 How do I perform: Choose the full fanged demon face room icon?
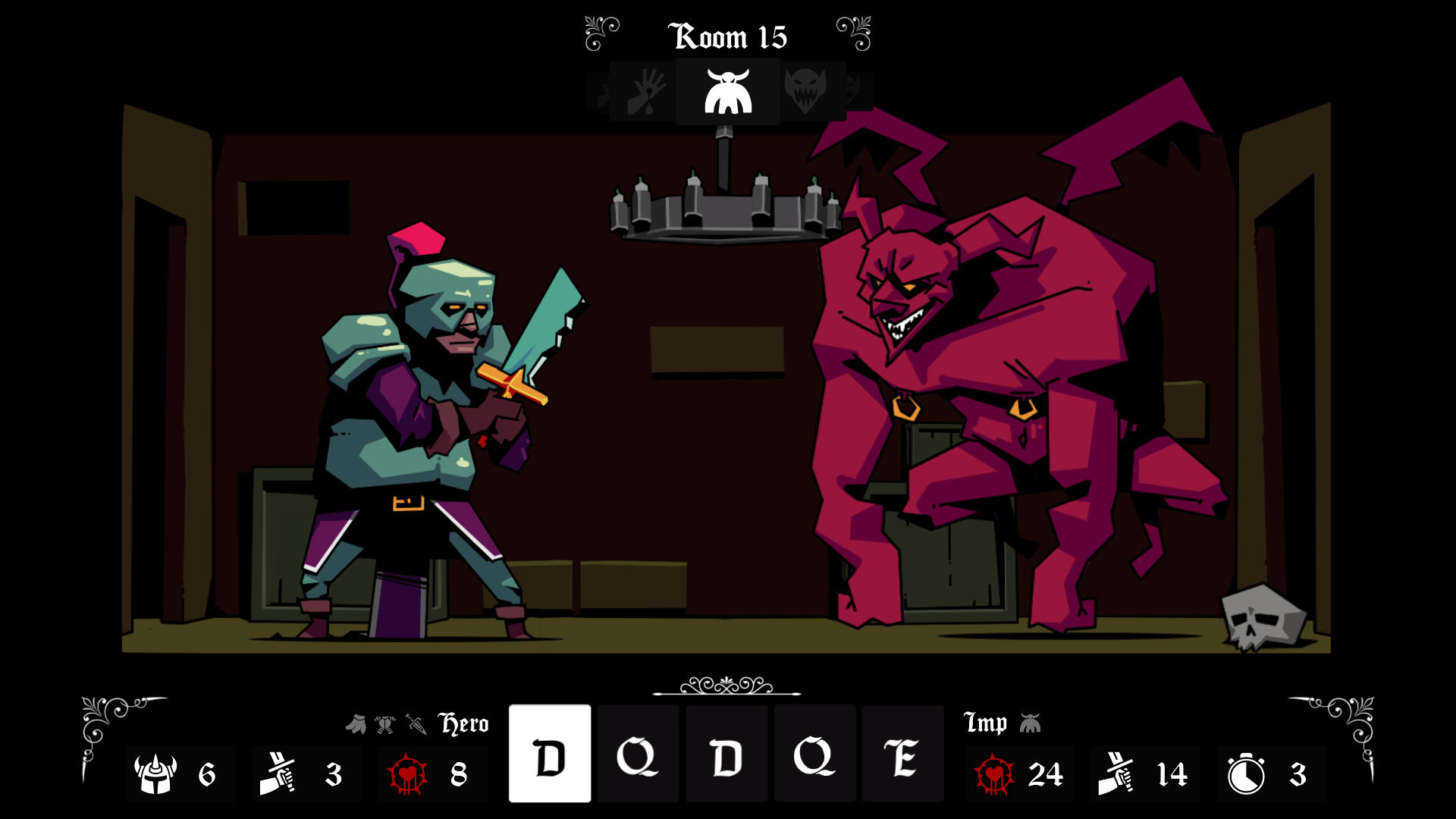(x=805, y=90)
